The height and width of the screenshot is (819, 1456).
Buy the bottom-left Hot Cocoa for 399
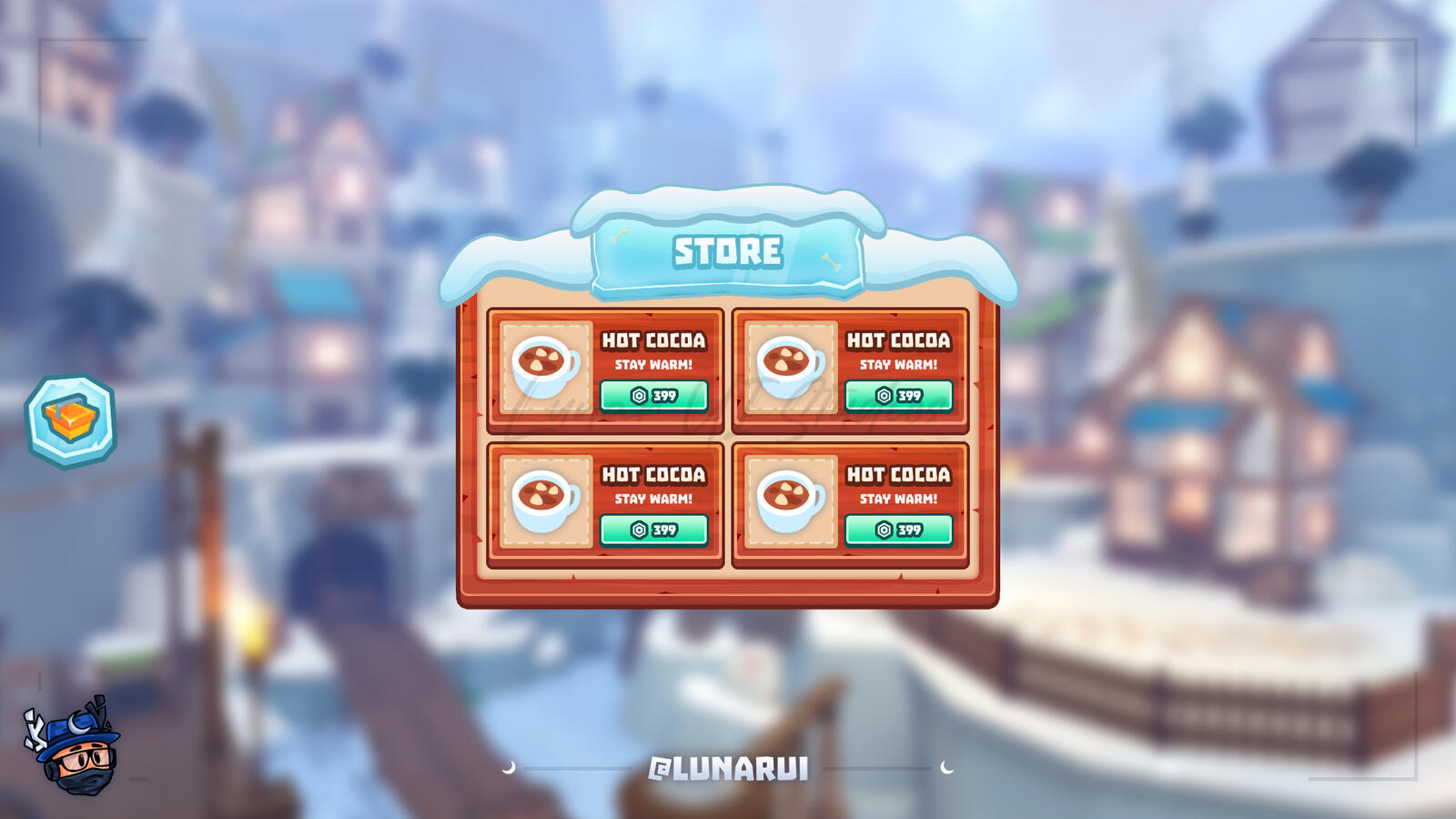(x=654, y=528)
